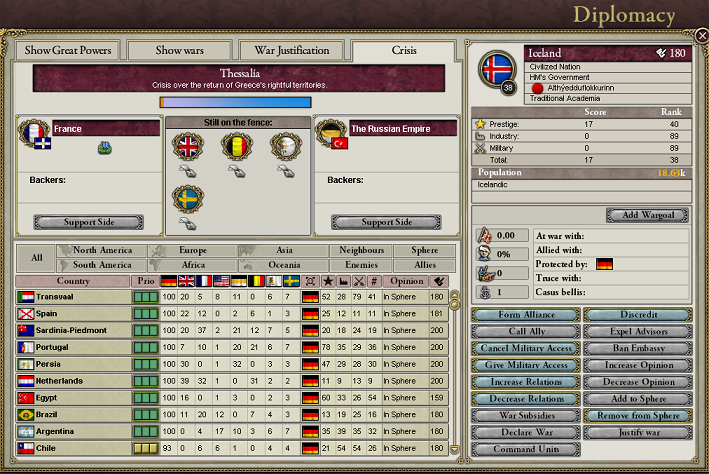Choose the Netherlands row
709x474 pixels.
point(72,381)
